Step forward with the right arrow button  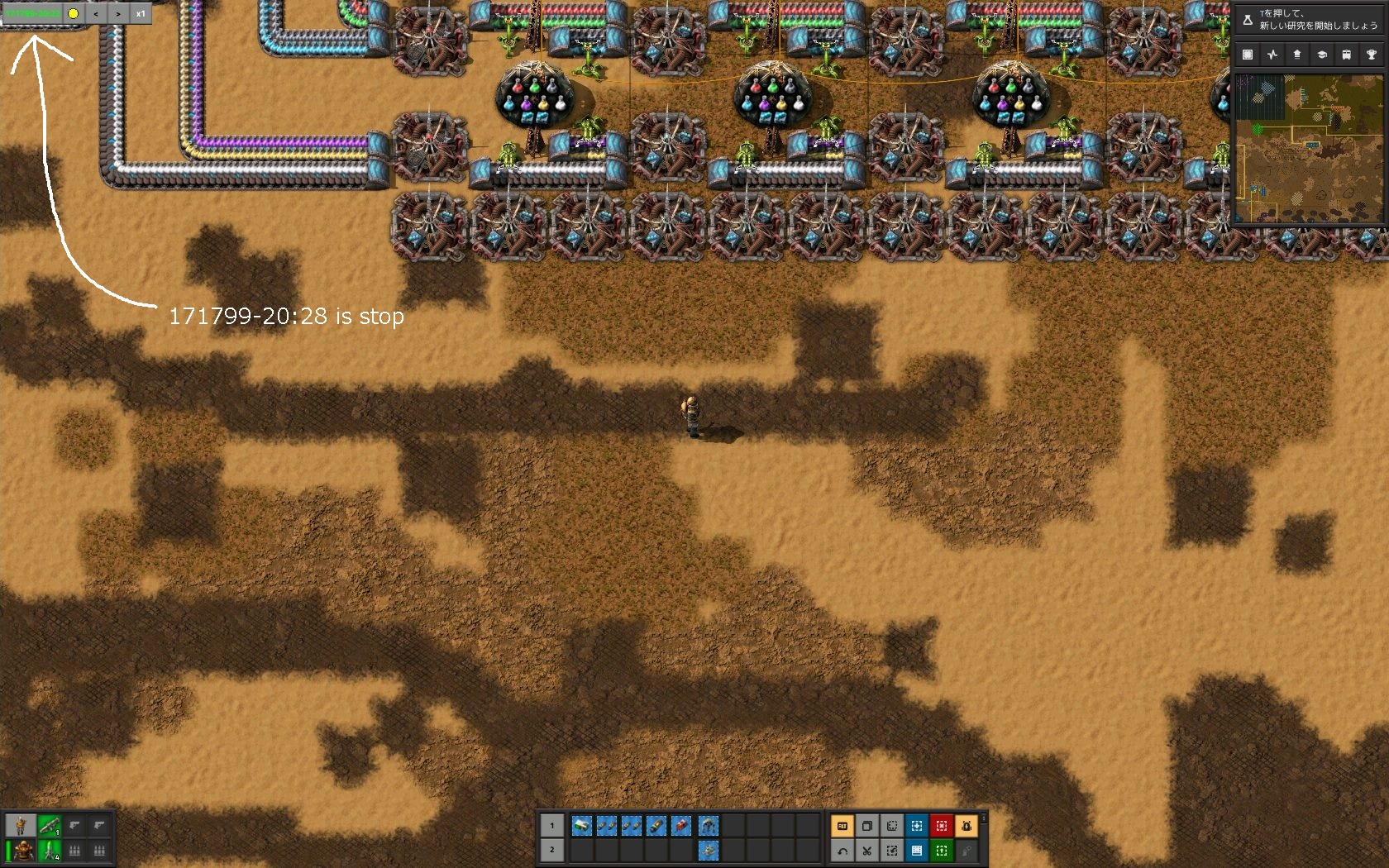(118, 13)
